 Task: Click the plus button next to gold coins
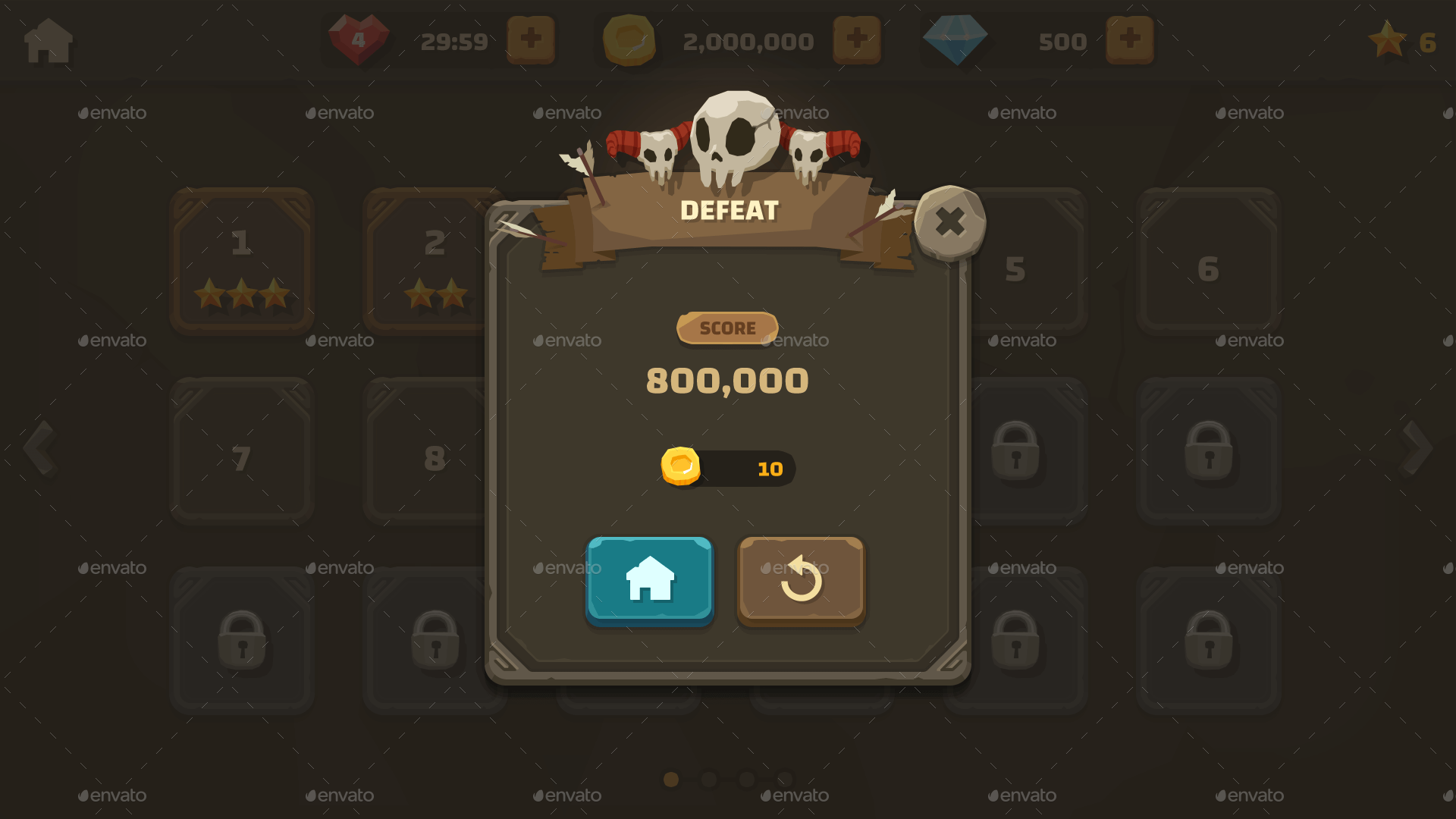[857, 41]
